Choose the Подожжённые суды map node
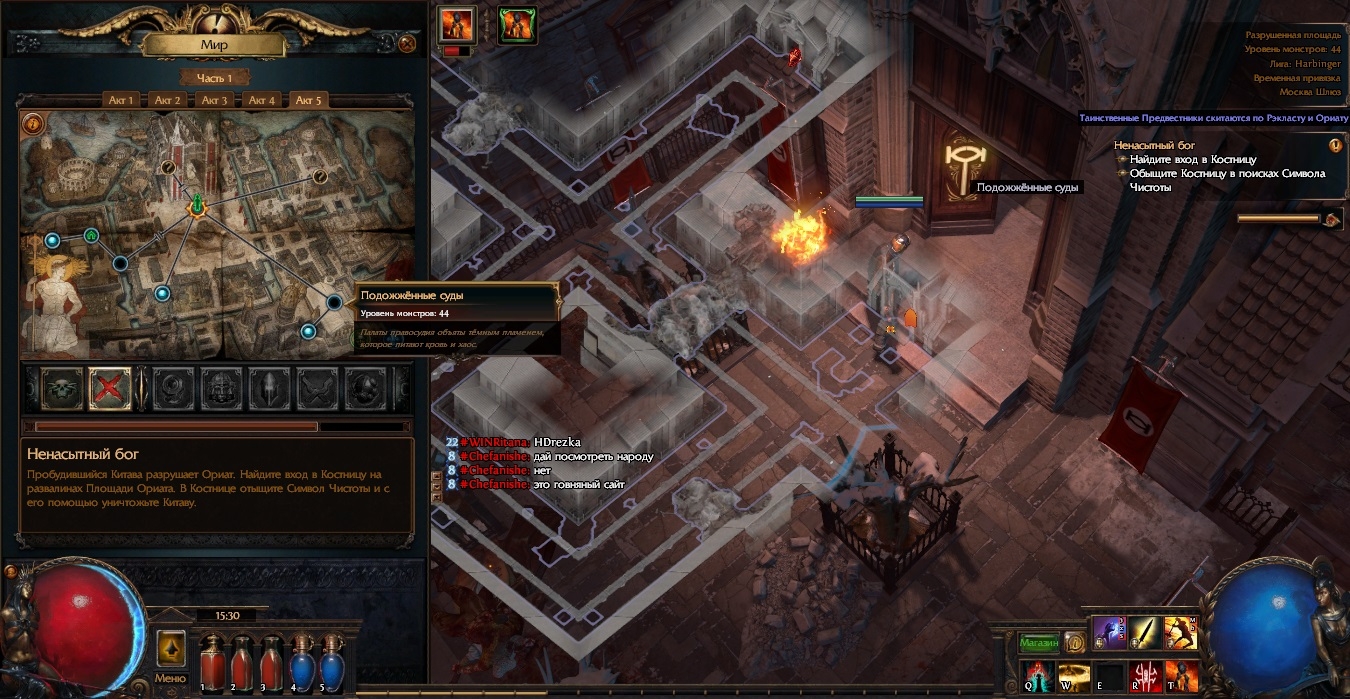The height and width of the screenshot is (699, 1350). click(x=335, y=301)
